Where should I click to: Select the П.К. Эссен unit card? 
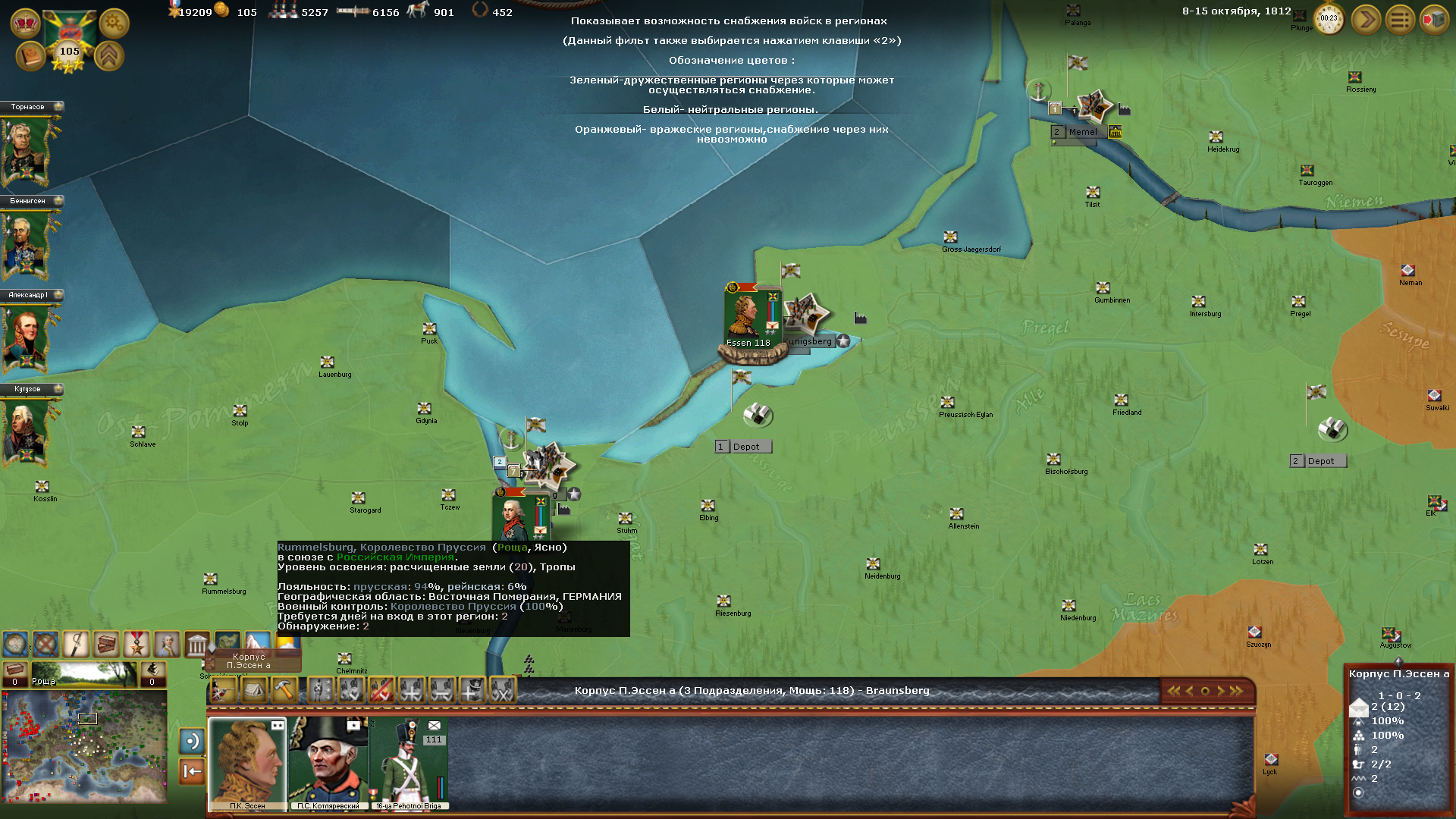click(248, 762)
